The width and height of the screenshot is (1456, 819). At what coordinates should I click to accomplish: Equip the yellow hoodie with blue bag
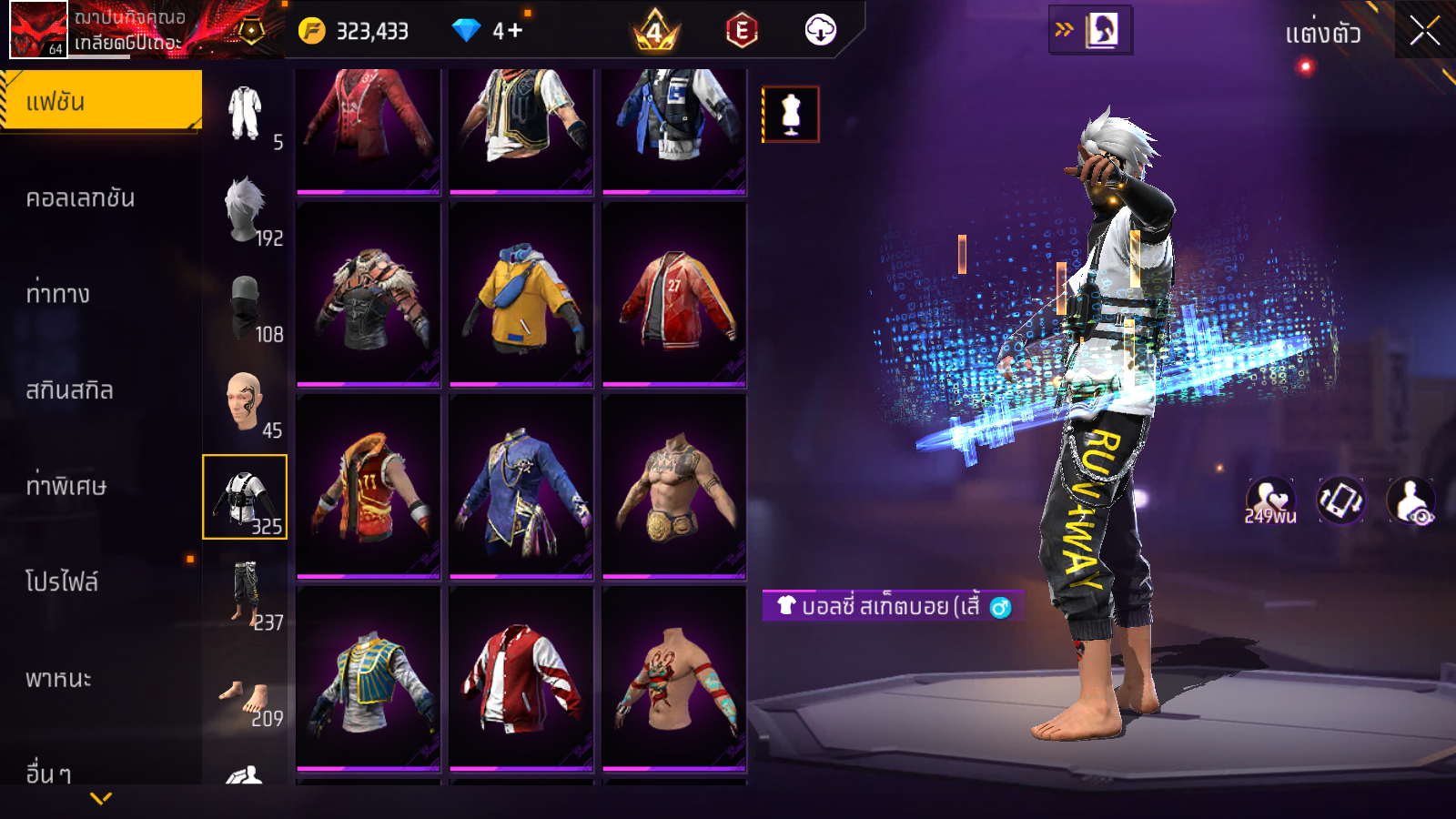pyautogui.click(x=521, y=294)
